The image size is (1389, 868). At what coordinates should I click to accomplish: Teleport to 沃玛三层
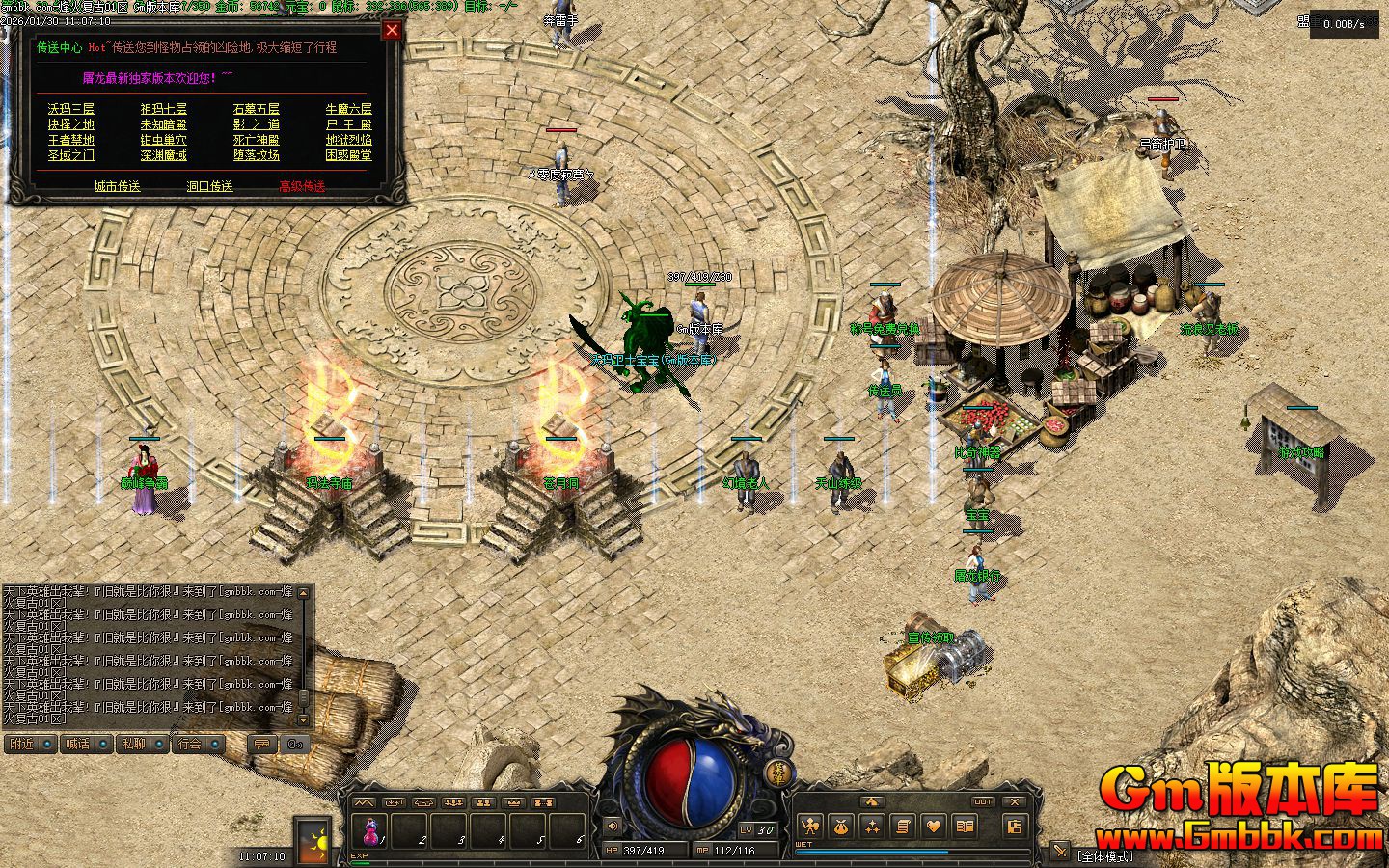[71, 109]
